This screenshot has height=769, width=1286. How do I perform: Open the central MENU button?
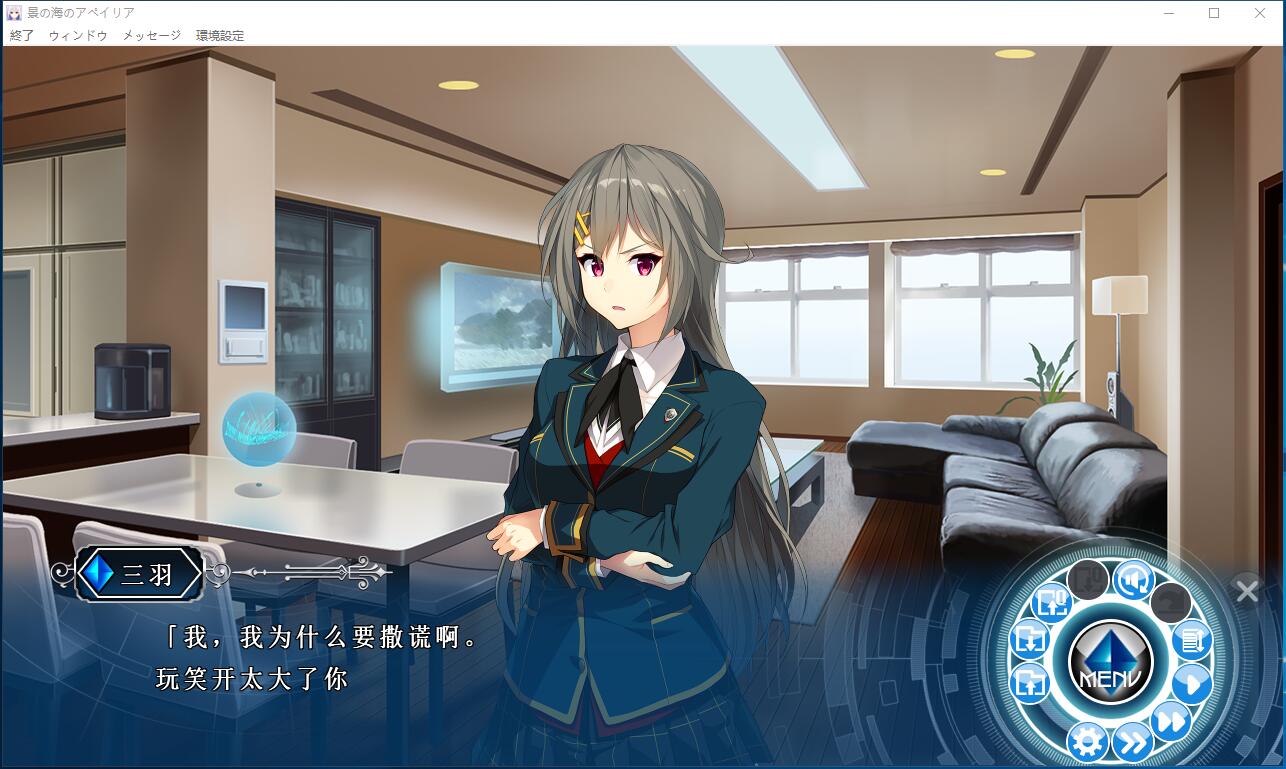1110,661
